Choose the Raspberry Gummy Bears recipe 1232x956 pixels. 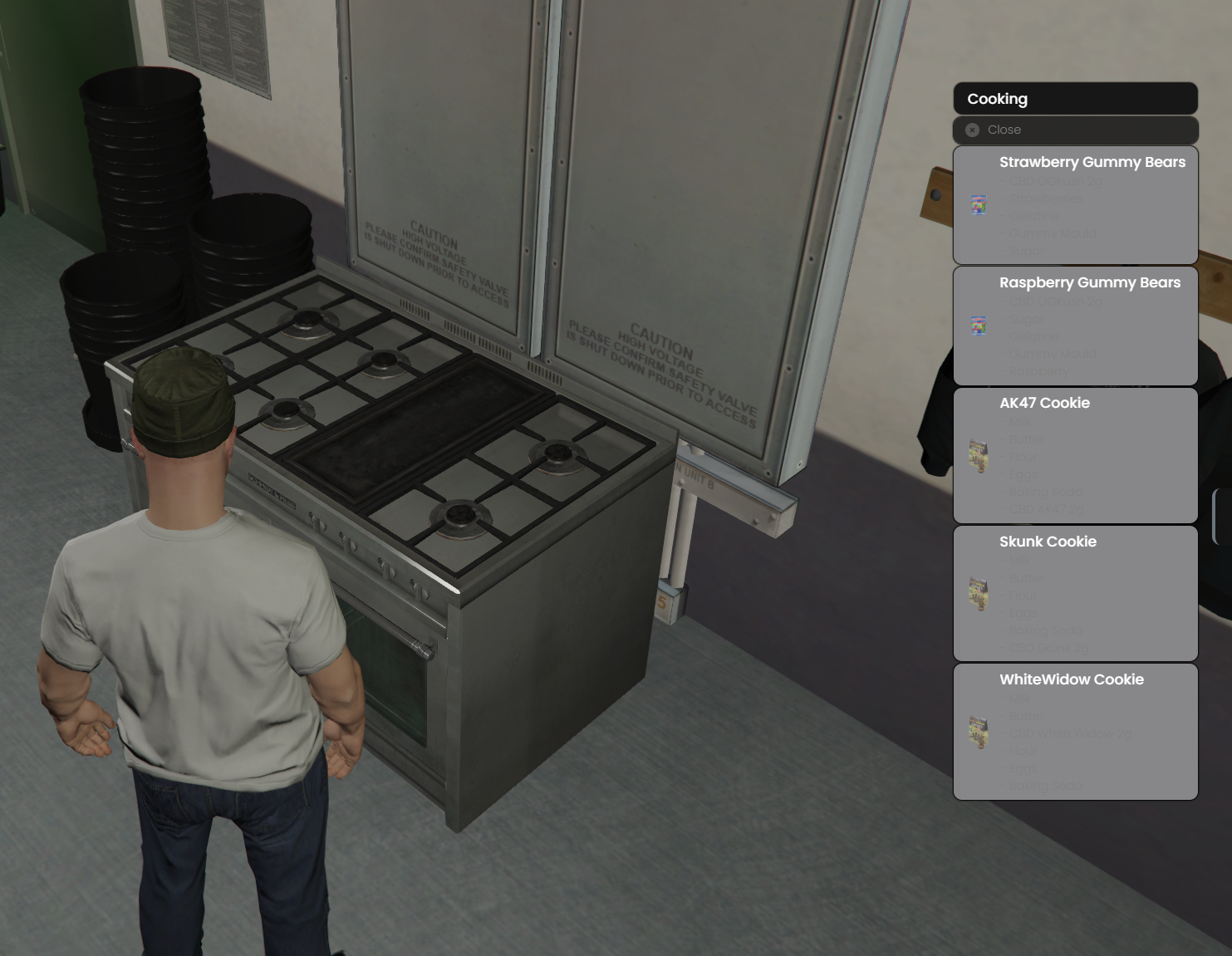coord(1074,326)
